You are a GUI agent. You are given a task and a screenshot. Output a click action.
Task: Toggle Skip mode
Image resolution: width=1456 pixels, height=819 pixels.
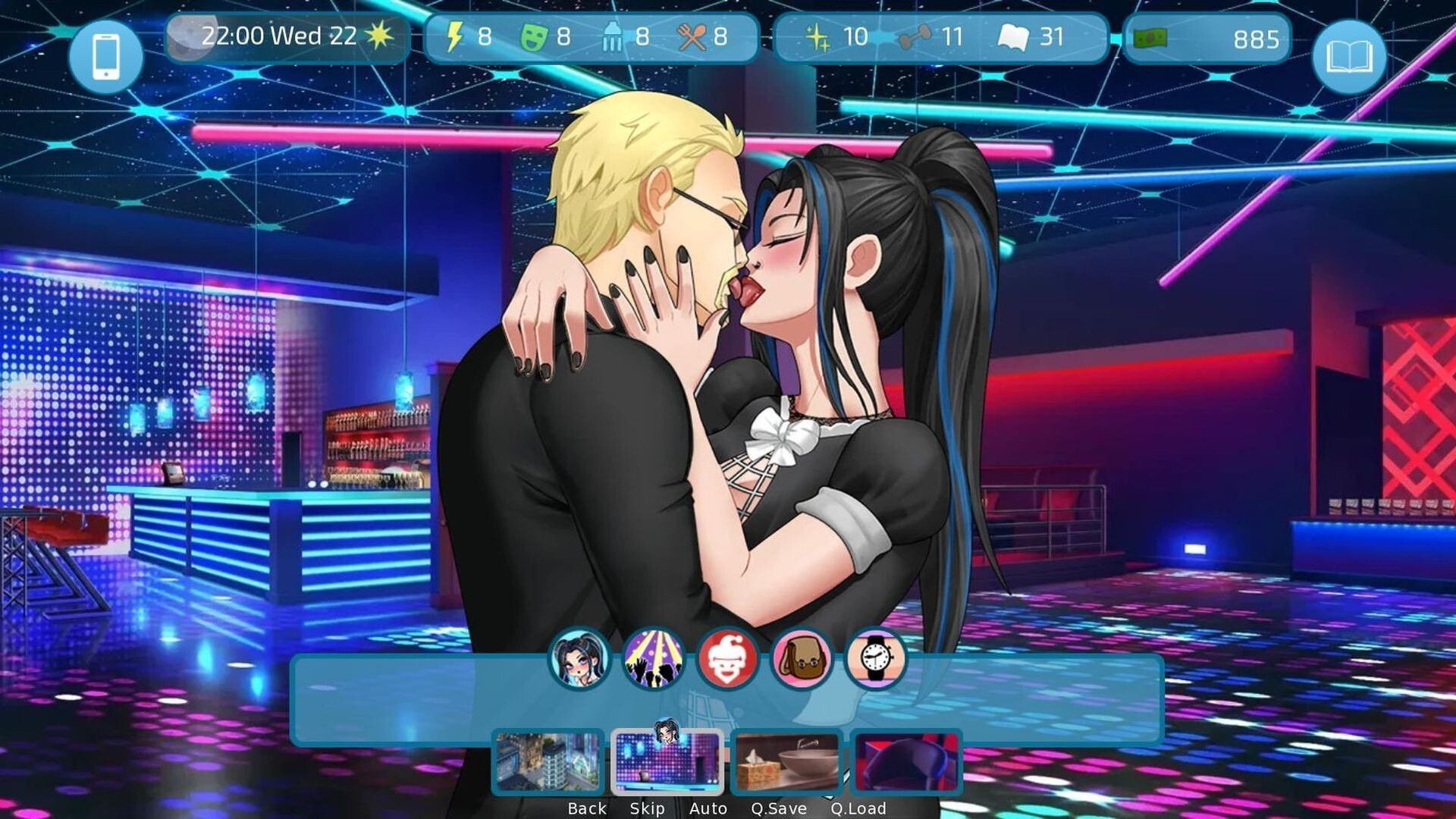tap(647, 808)
